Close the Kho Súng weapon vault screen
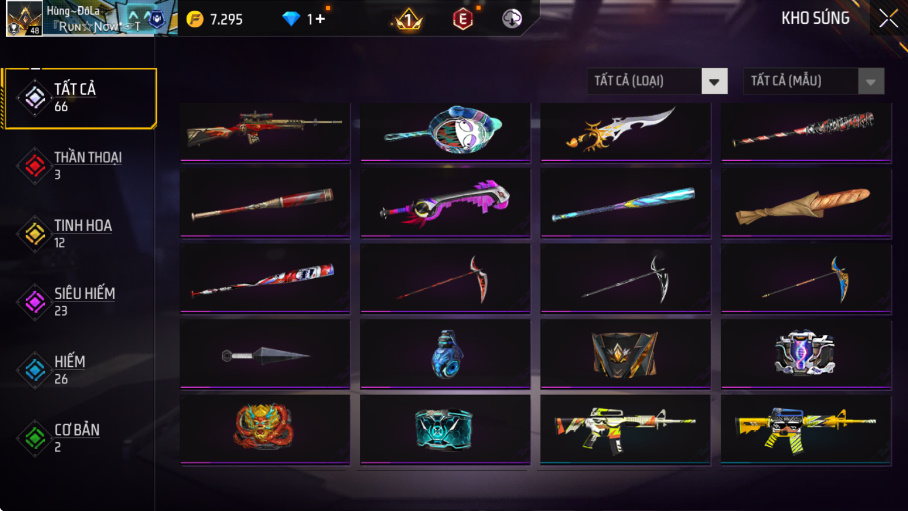This screenshot has height=511, width=908. pos(887,18)
